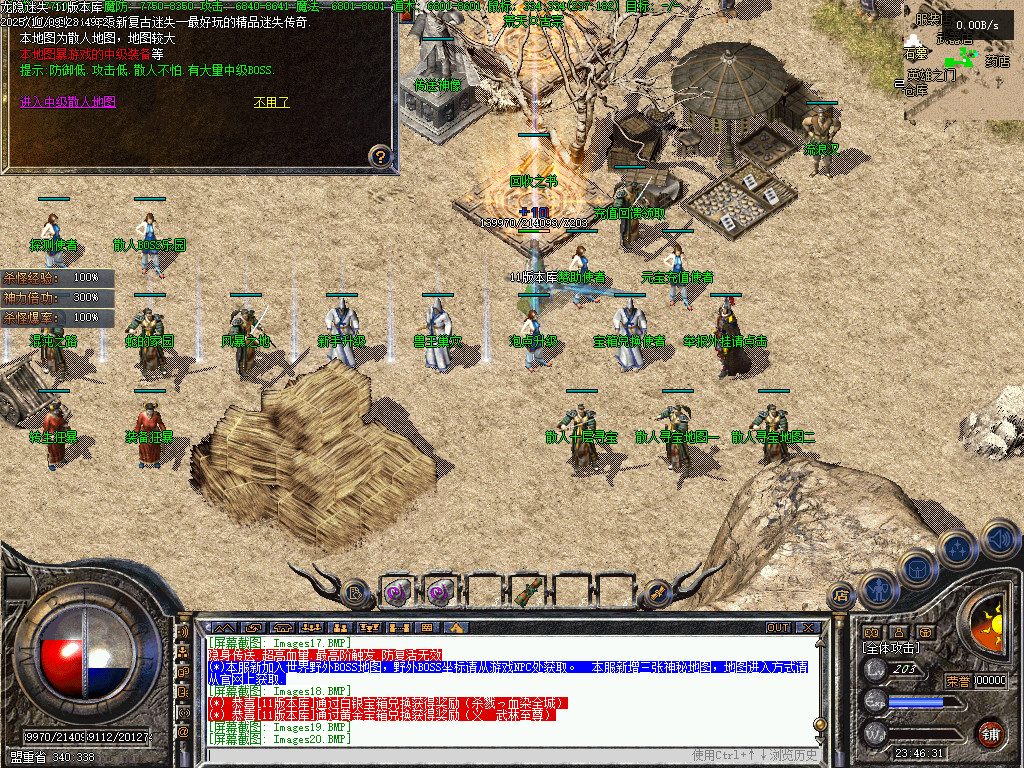The height and width of the screenshot is (768, 1024).
Task: Click the 荣誉 honor button
Action: point(958,681)
